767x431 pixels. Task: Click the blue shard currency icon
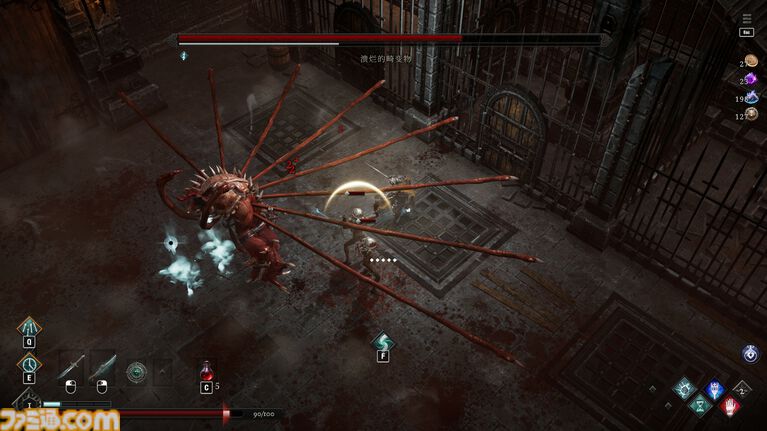click(750, 98)
